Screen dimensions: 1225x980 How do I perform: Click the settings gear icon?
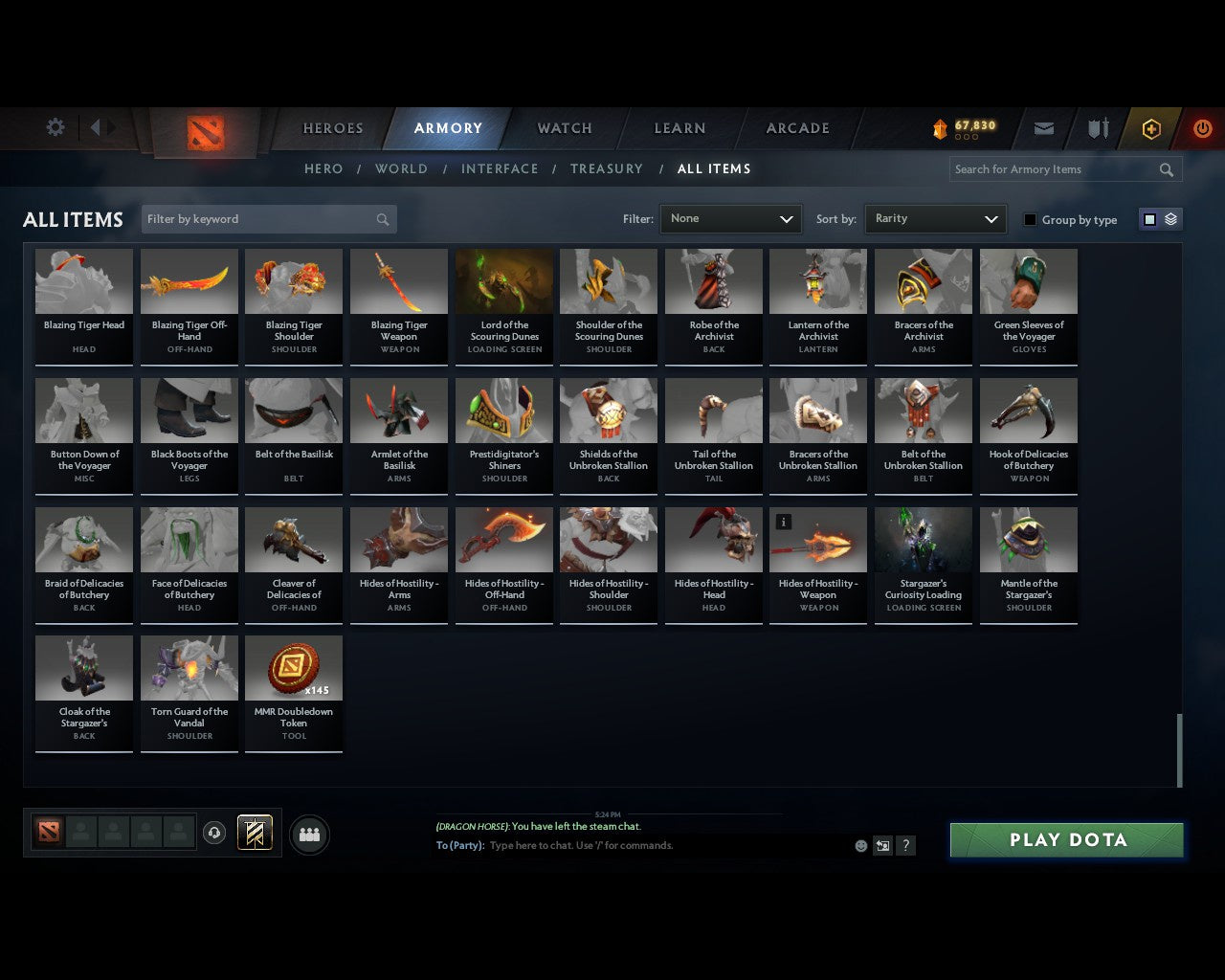tap(55, 127)
